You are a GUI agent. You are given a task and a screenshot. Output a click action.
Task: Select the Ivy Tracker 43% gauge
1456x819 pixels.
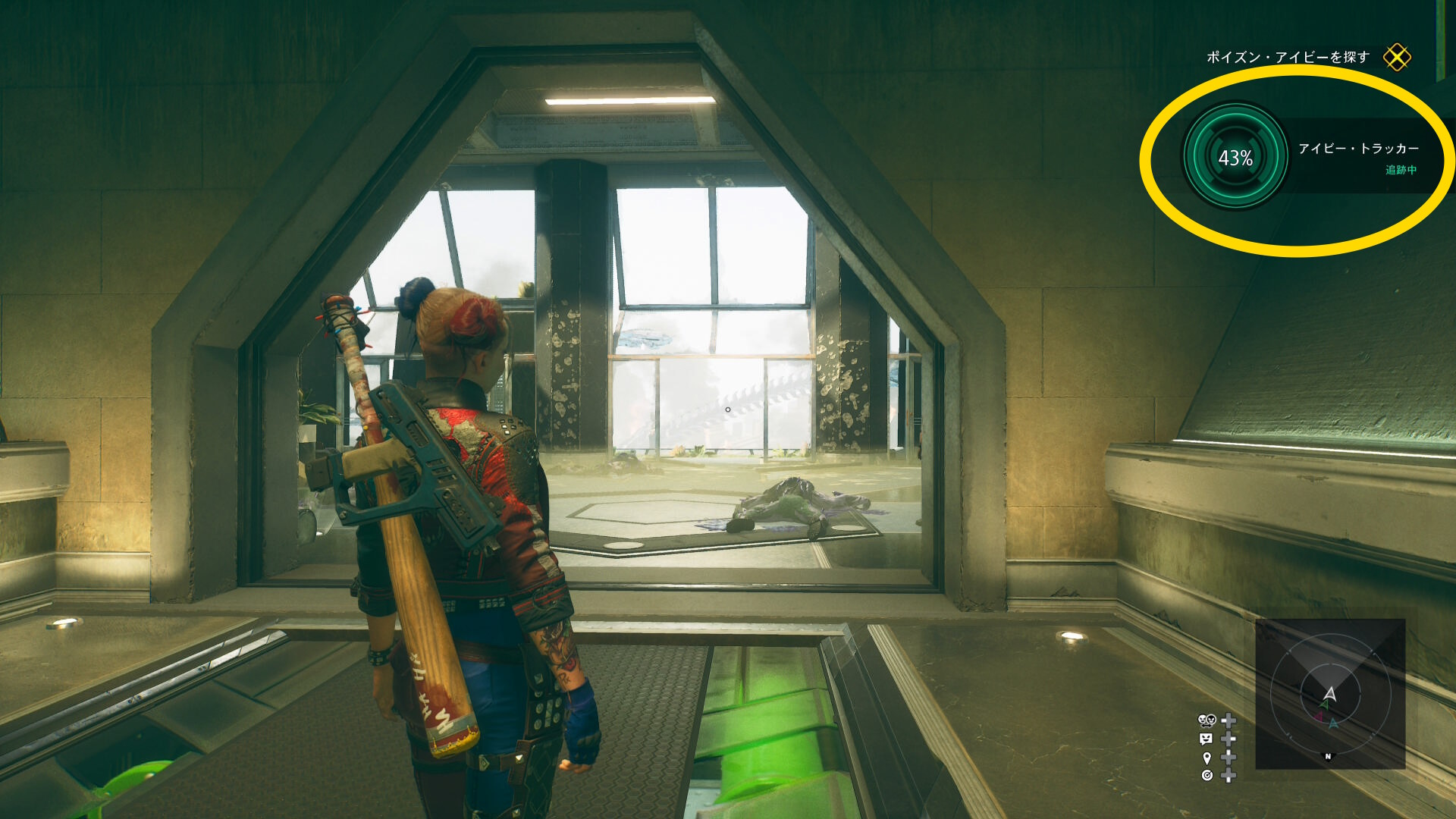pyautogui.click(x=1235, y=157)
